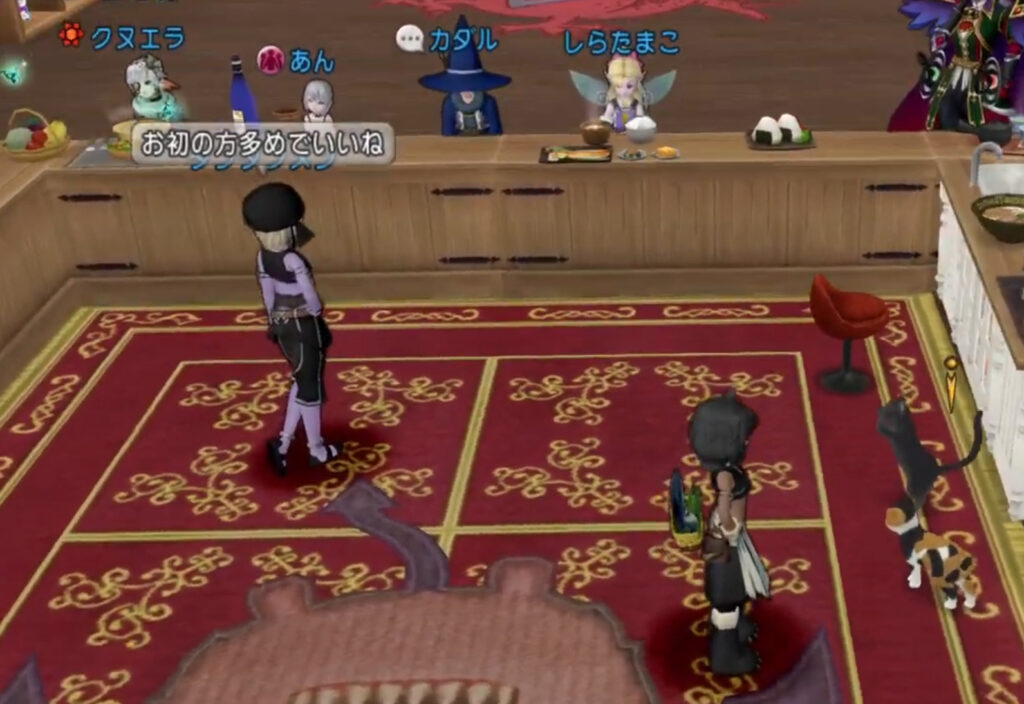1024x704 pixels.
Task: Target the player named カタル
Action: click(x=463, y=40)
